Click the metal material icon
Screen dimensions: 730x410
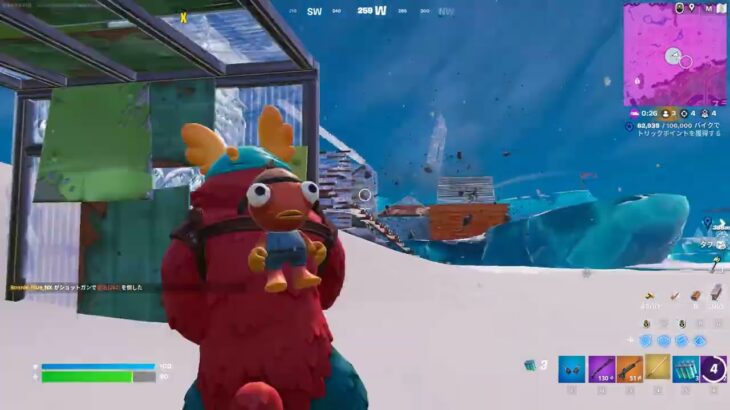tap(716, 293)
